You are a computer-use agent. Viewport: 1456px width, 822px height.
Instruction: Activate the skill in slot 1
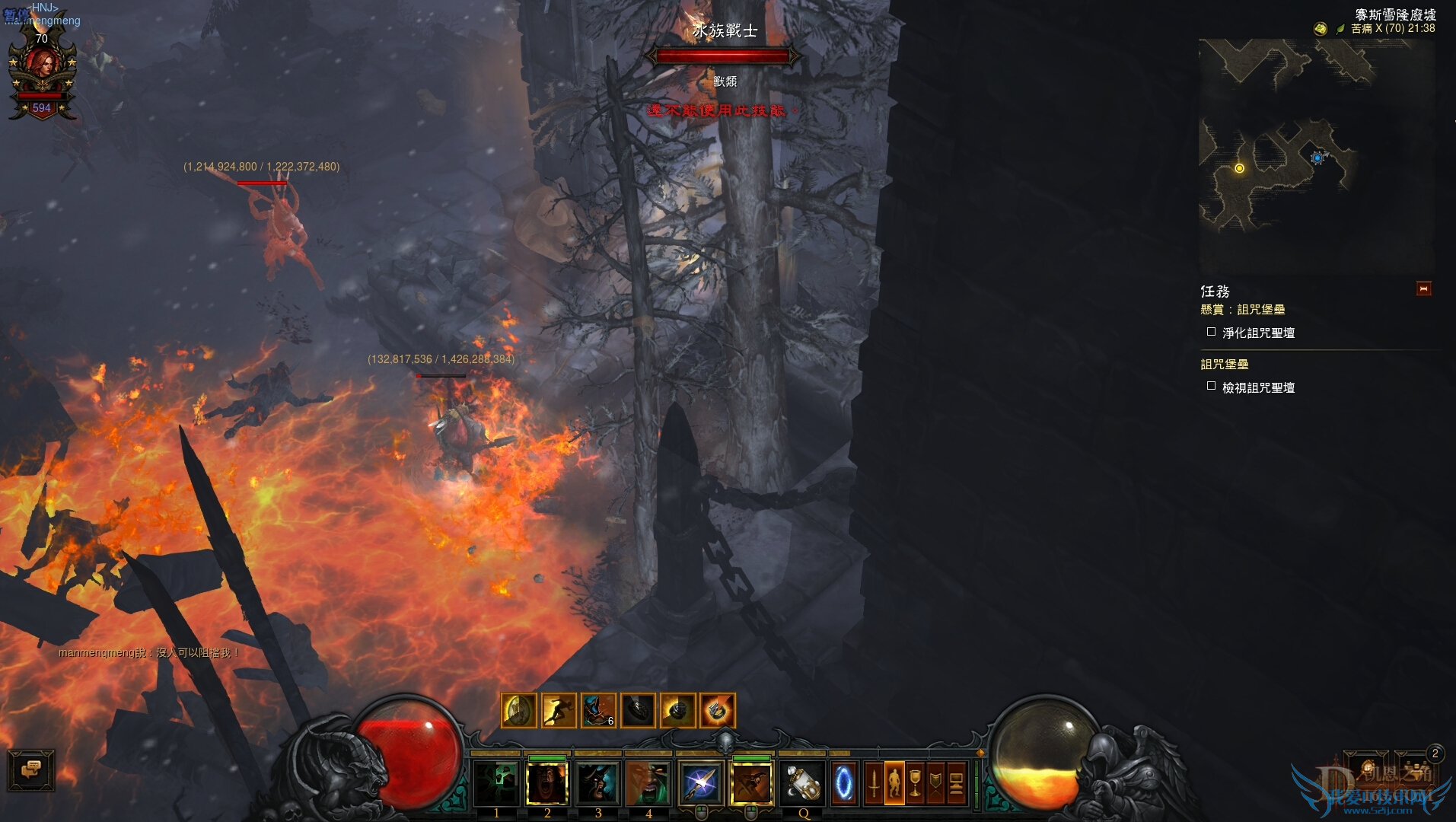coord(496,783)
